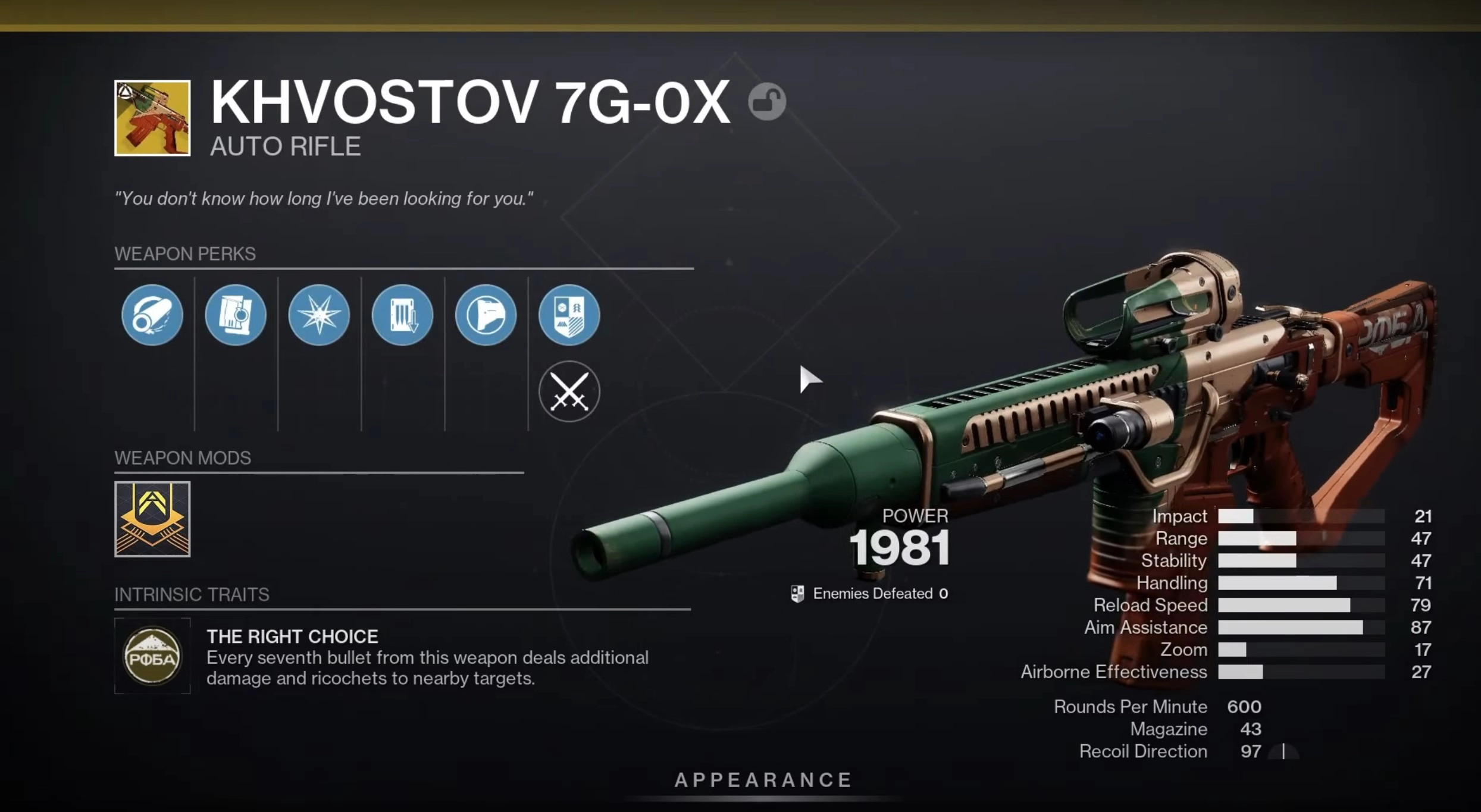The height and width of the screenshot is (812, 1481).
Task: Toggle the lock icon beside weapon name
Action: pyautogui.click(x=767, y=101)
